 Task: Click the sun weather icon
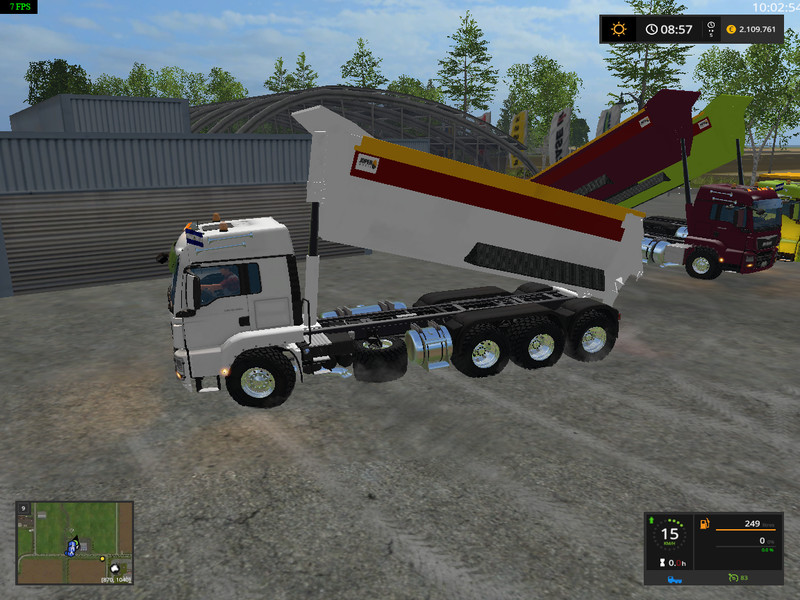[x=618, y=29]
